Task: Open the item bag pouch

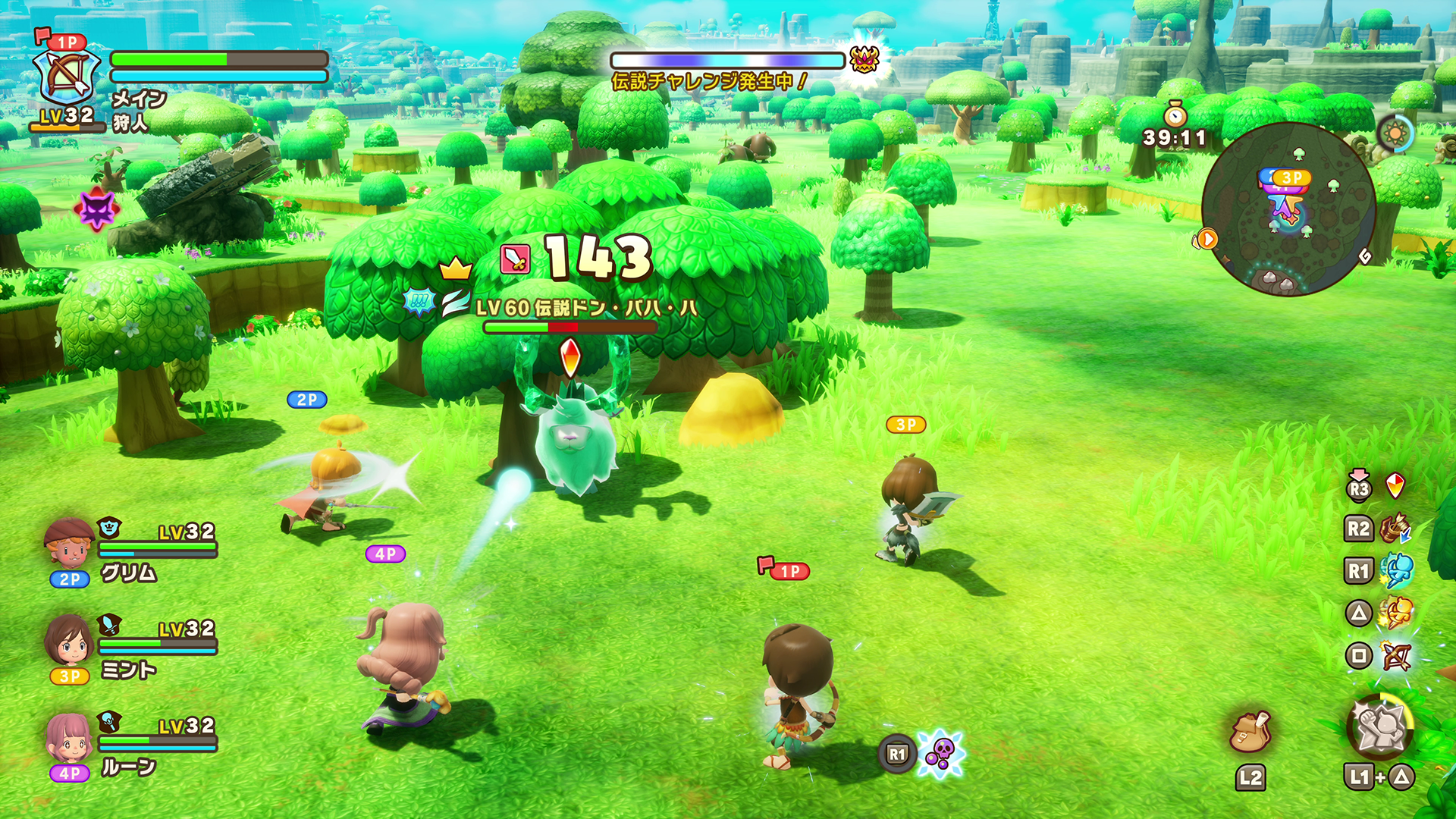Action: click(x=1250, y=732)
